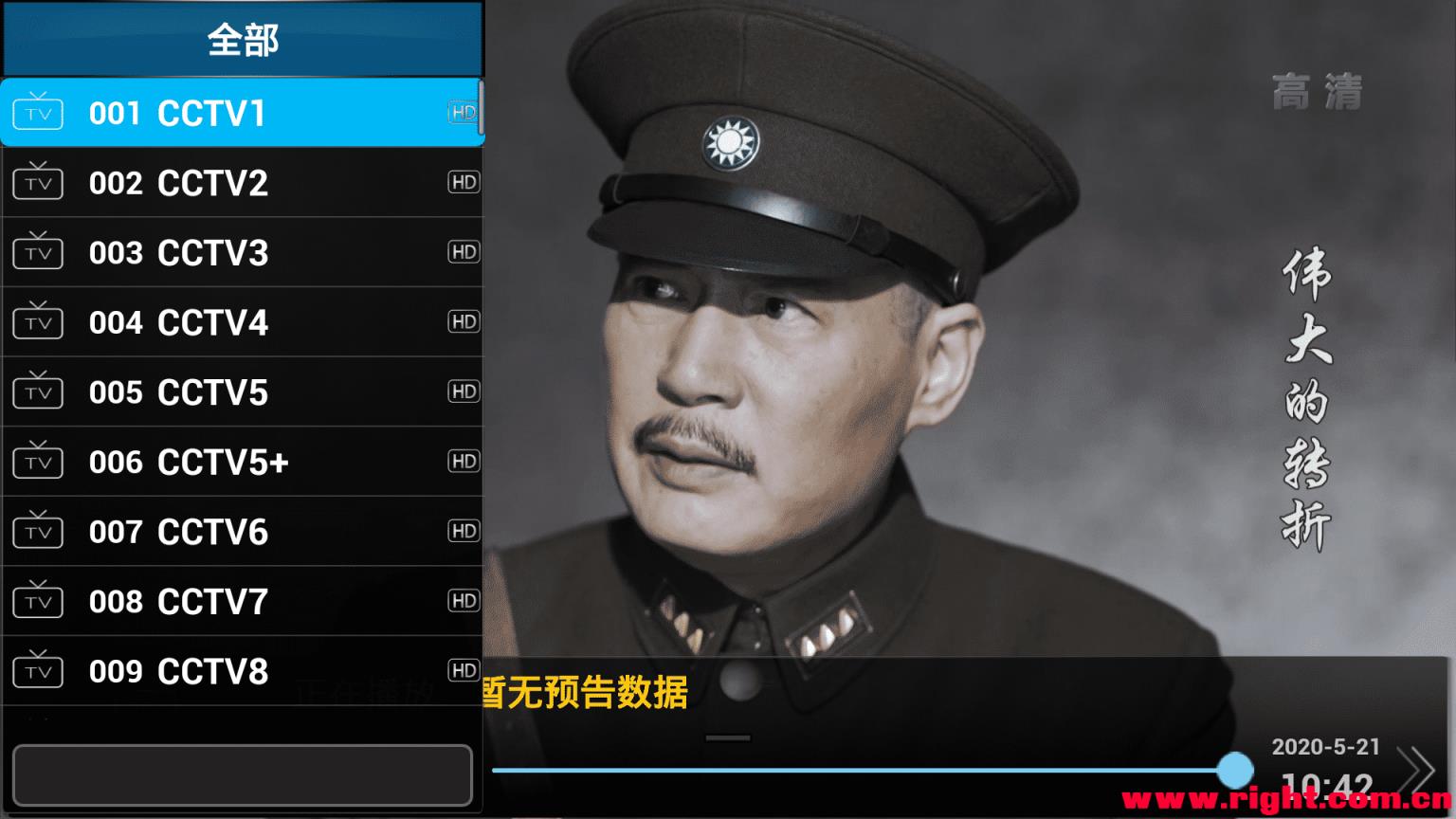The width and height of the screenshot is (1456, 819).
Task: Click the HD badge next to CCTV5
Action: tap(464, 391)
